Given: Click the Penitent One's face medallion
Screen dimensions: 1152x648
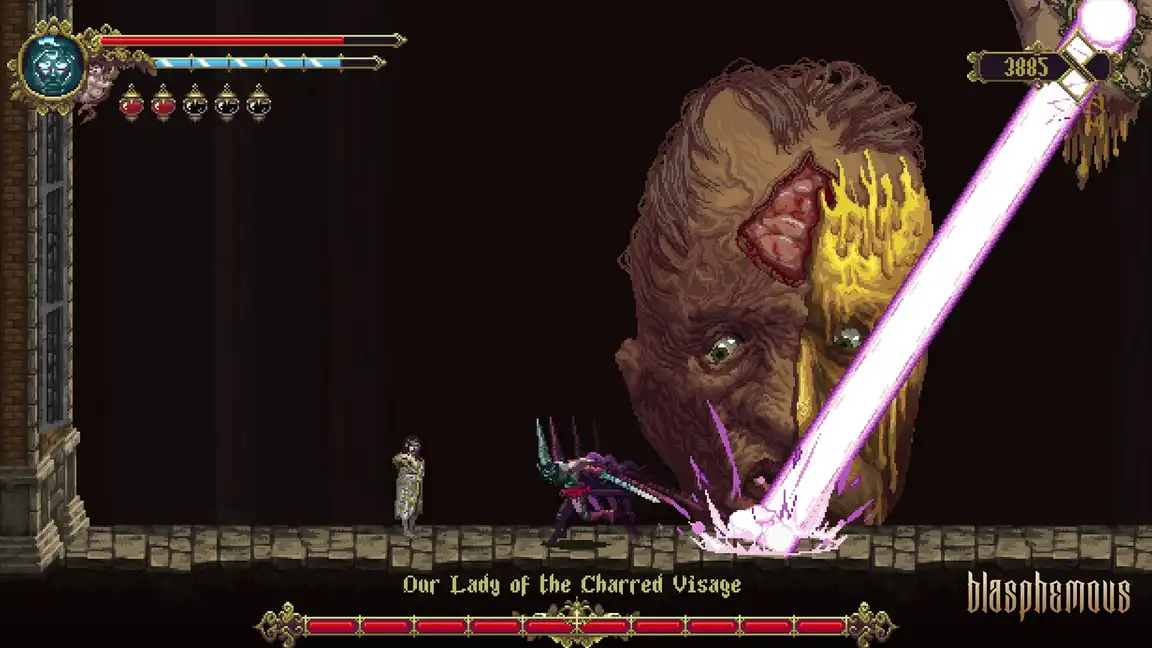Looking at the screenshot, I should click(x=50, y=65).
